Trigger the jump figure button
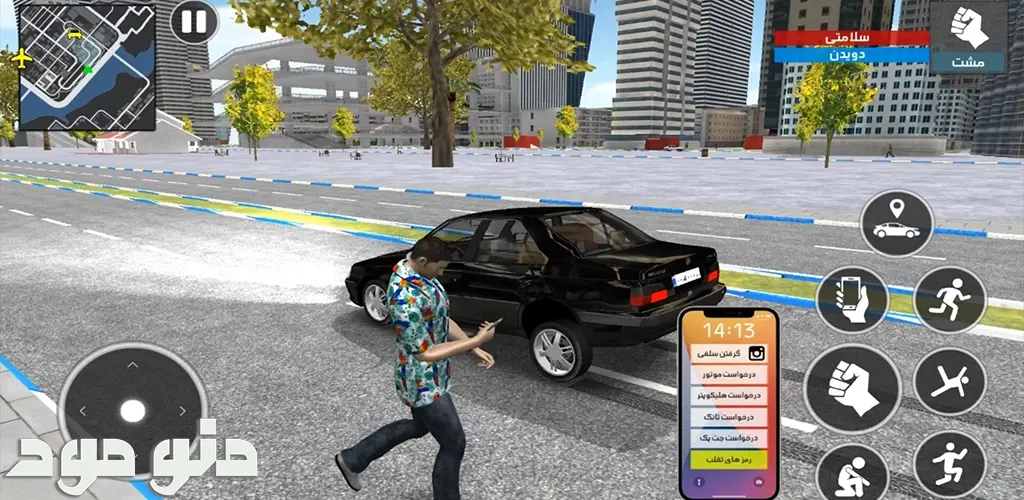Image resolution: width=1024 pixels, height=500 pixels. pyautogui.click(x=949, y=463)
